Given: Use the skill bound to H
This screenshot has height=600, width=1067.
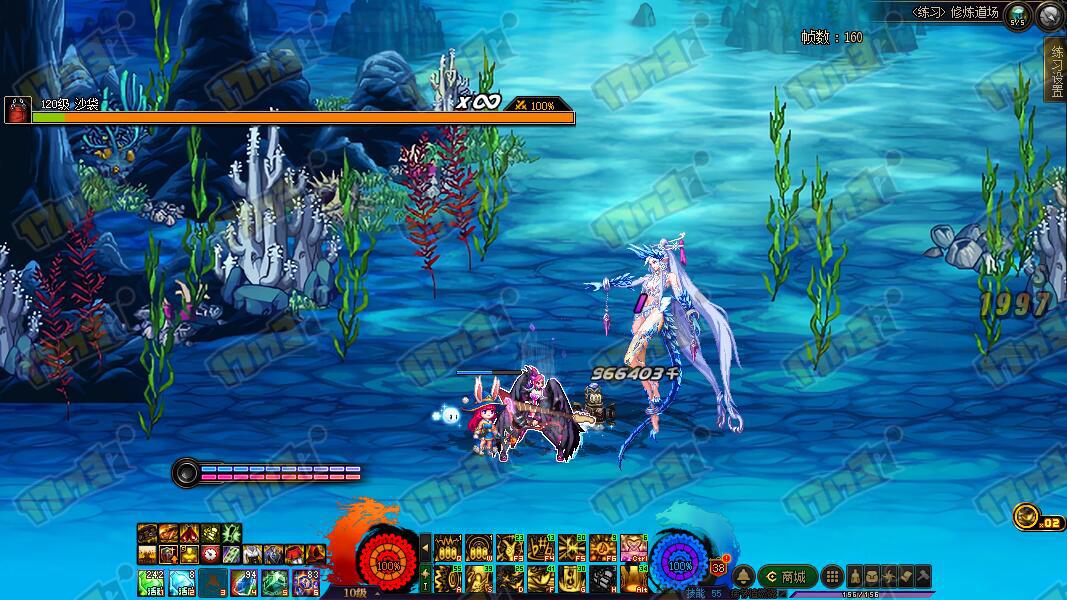Looking at the screenshot, I should (603, 579).
